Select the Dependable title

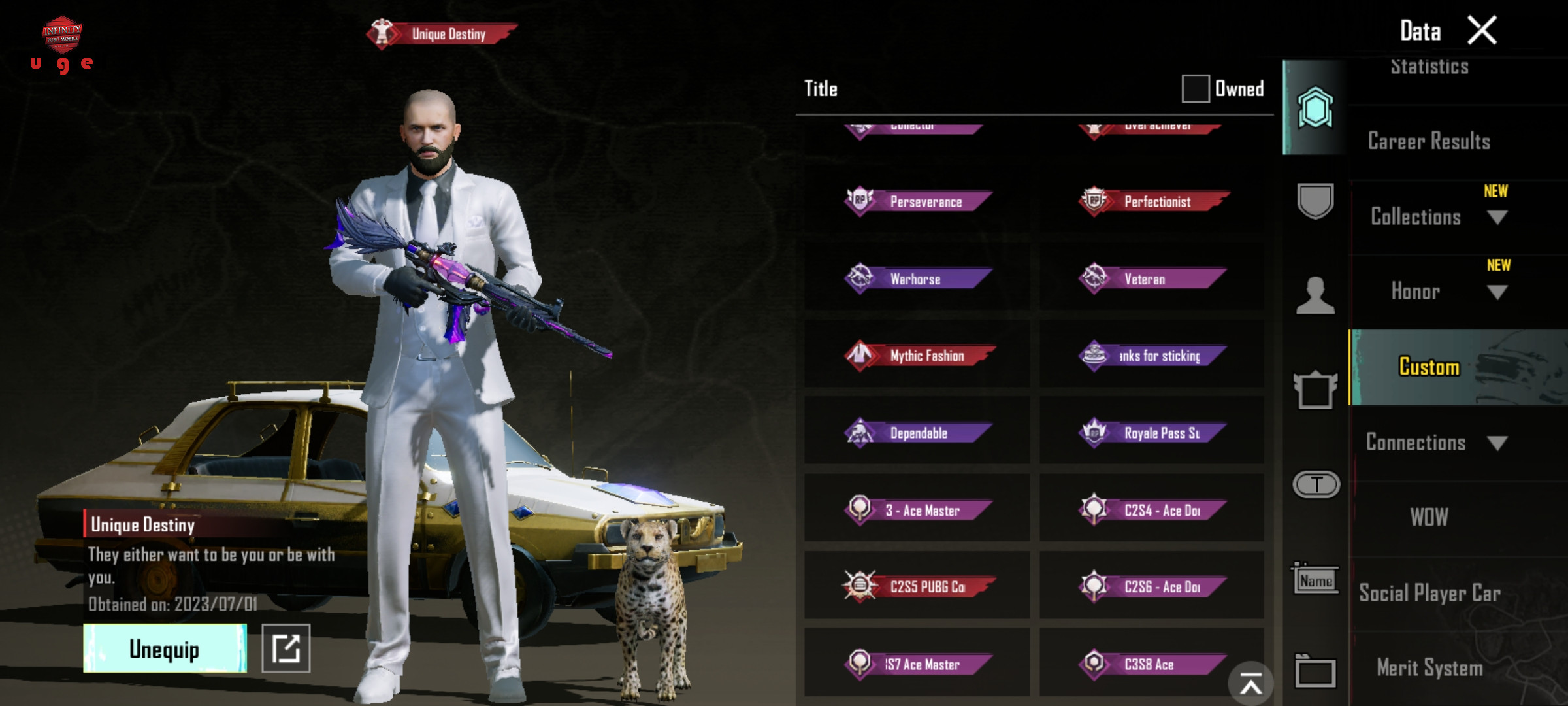[x=918, y=433]
